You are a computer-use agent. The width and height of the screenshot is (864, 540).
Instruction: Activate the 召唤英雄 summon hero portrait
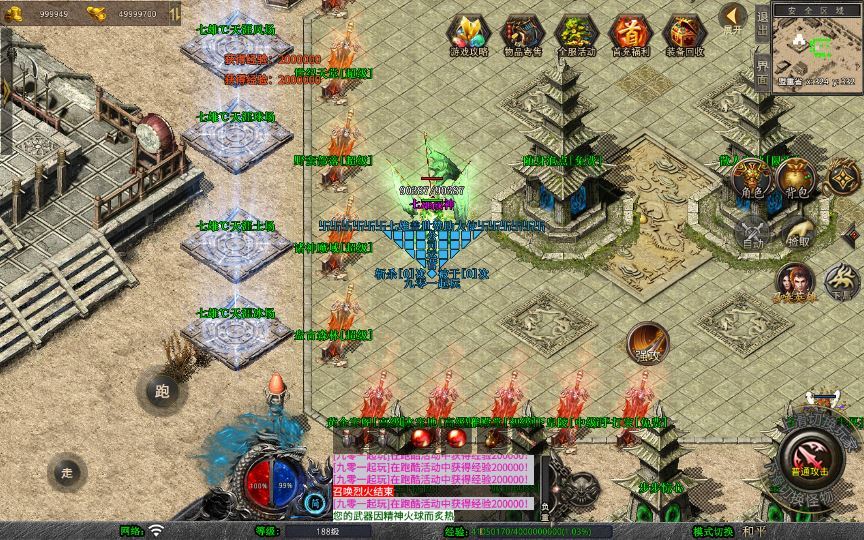pyautogui.click(x=793, y=281)
